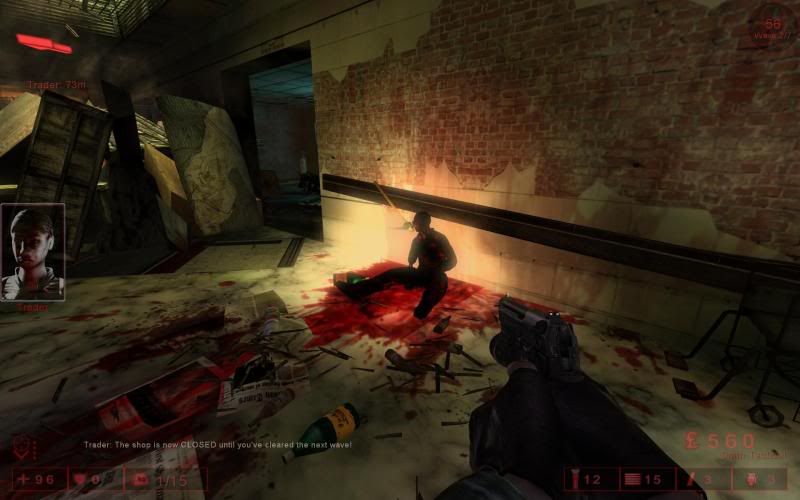The image size is (800, 500).
Task: Click the Trader portrait thumbnail
Action: pos(33,252)
